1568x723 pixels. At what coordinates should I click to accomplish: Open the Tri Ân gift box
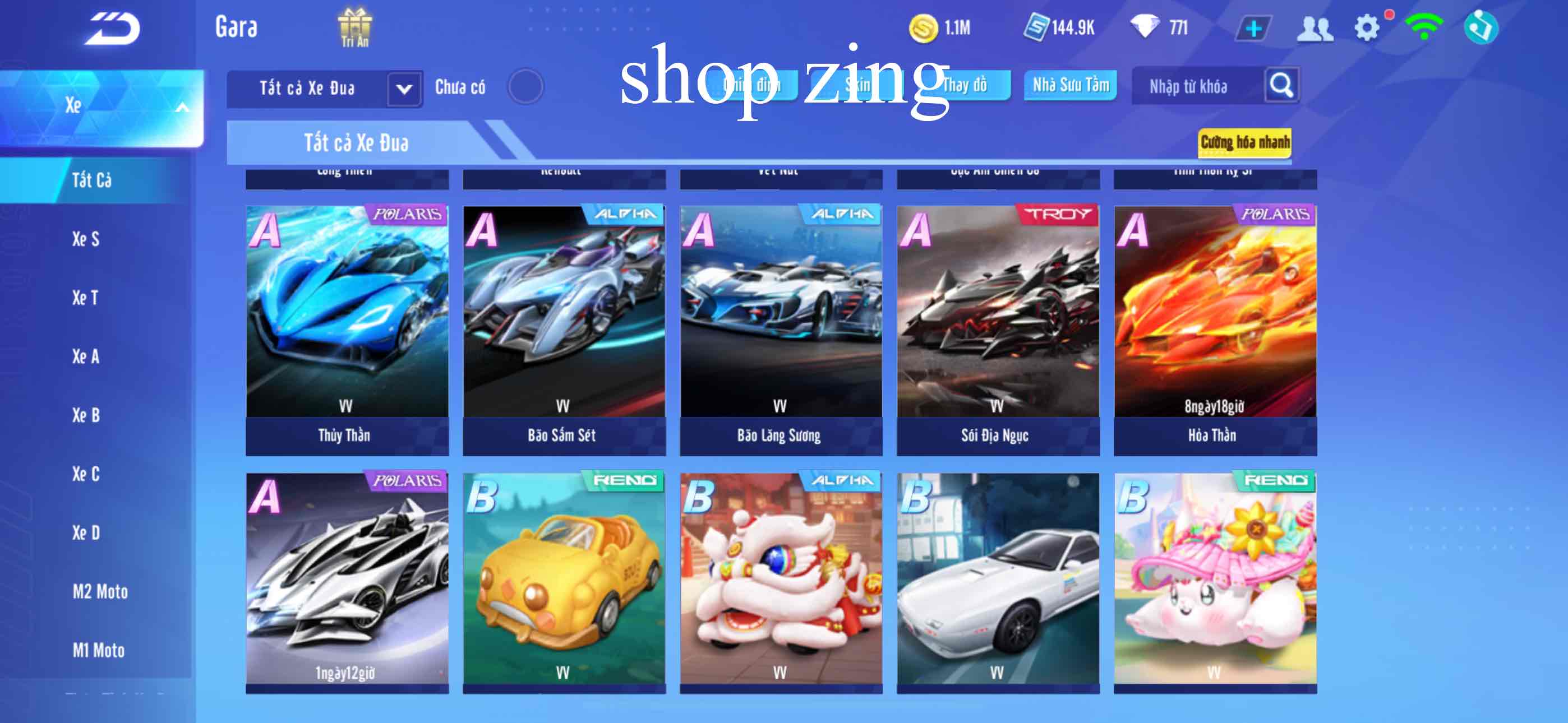355,27
